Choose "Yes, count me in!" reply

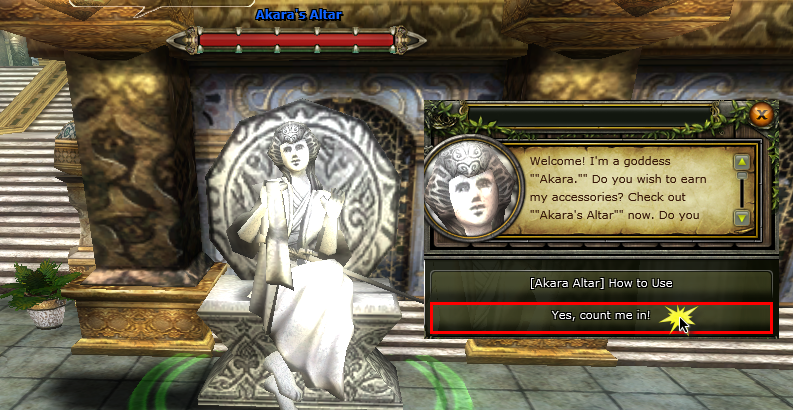click(600, 316)
